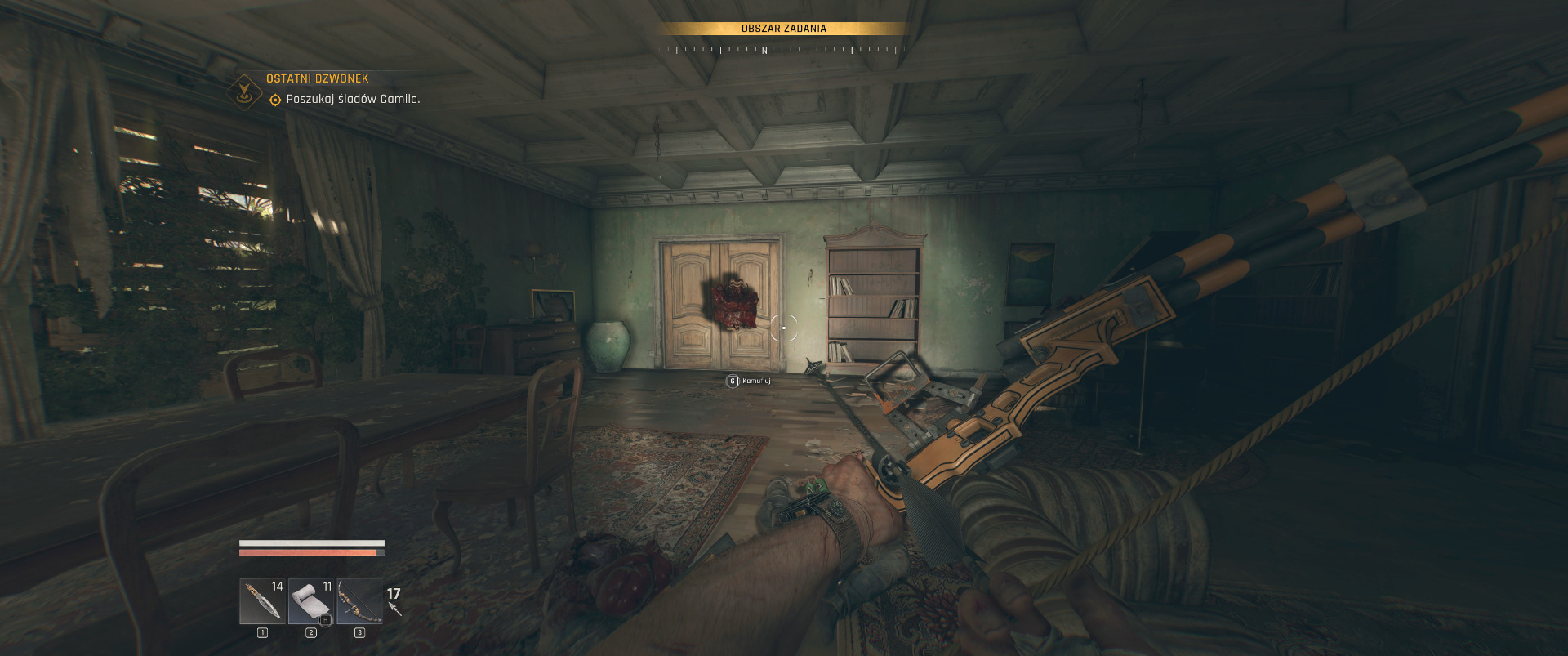Image resolution: width=1568 pixels, height=656 pixels.
Task: Select the bow weapon slot
Action: point(359,601)
